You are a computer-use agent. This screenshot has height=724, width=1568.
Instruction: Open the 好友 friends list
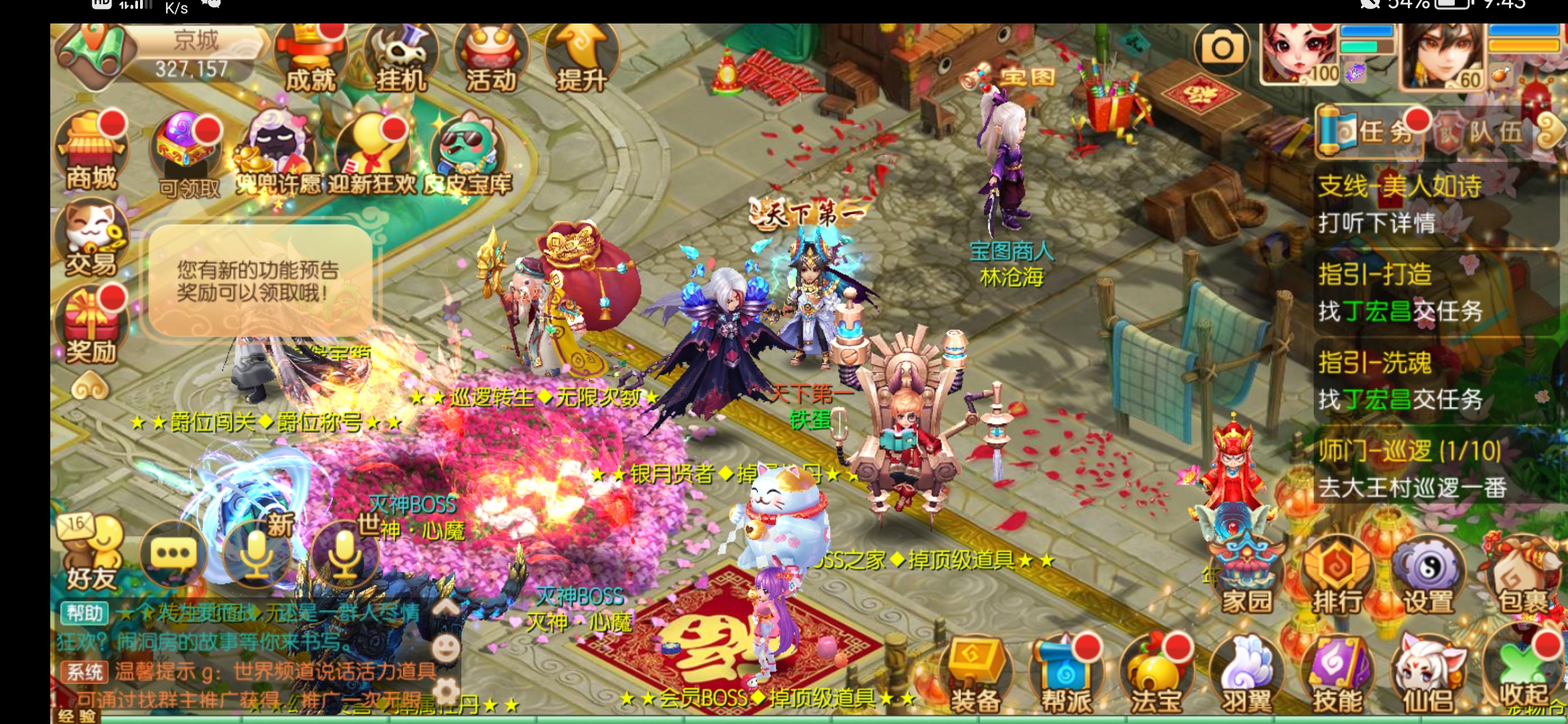click(91, 554)
